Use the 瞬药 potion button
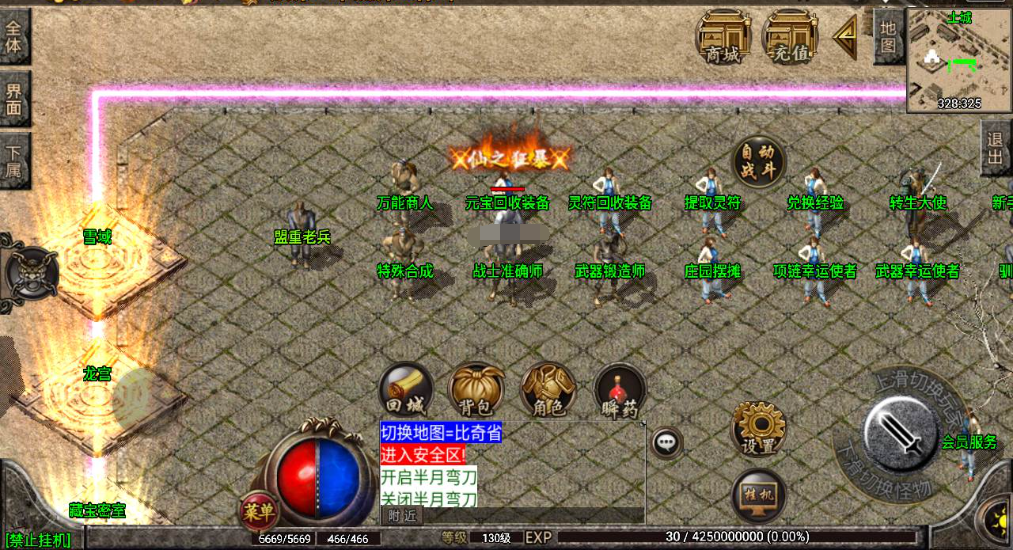 (x=620, y=390)
